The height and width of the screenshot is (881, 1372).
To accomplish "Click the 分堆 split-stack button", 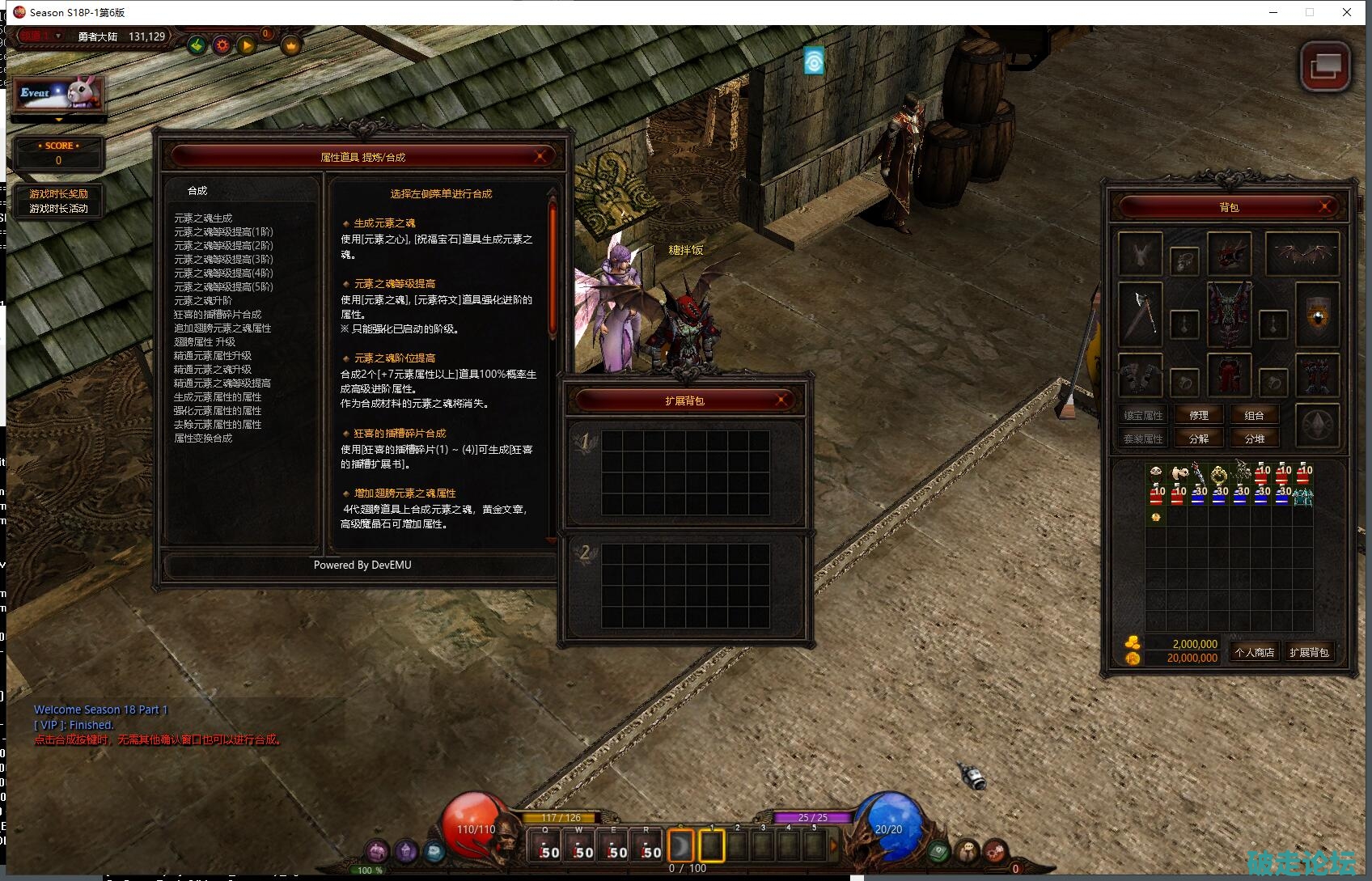I will coord(1254,439).
